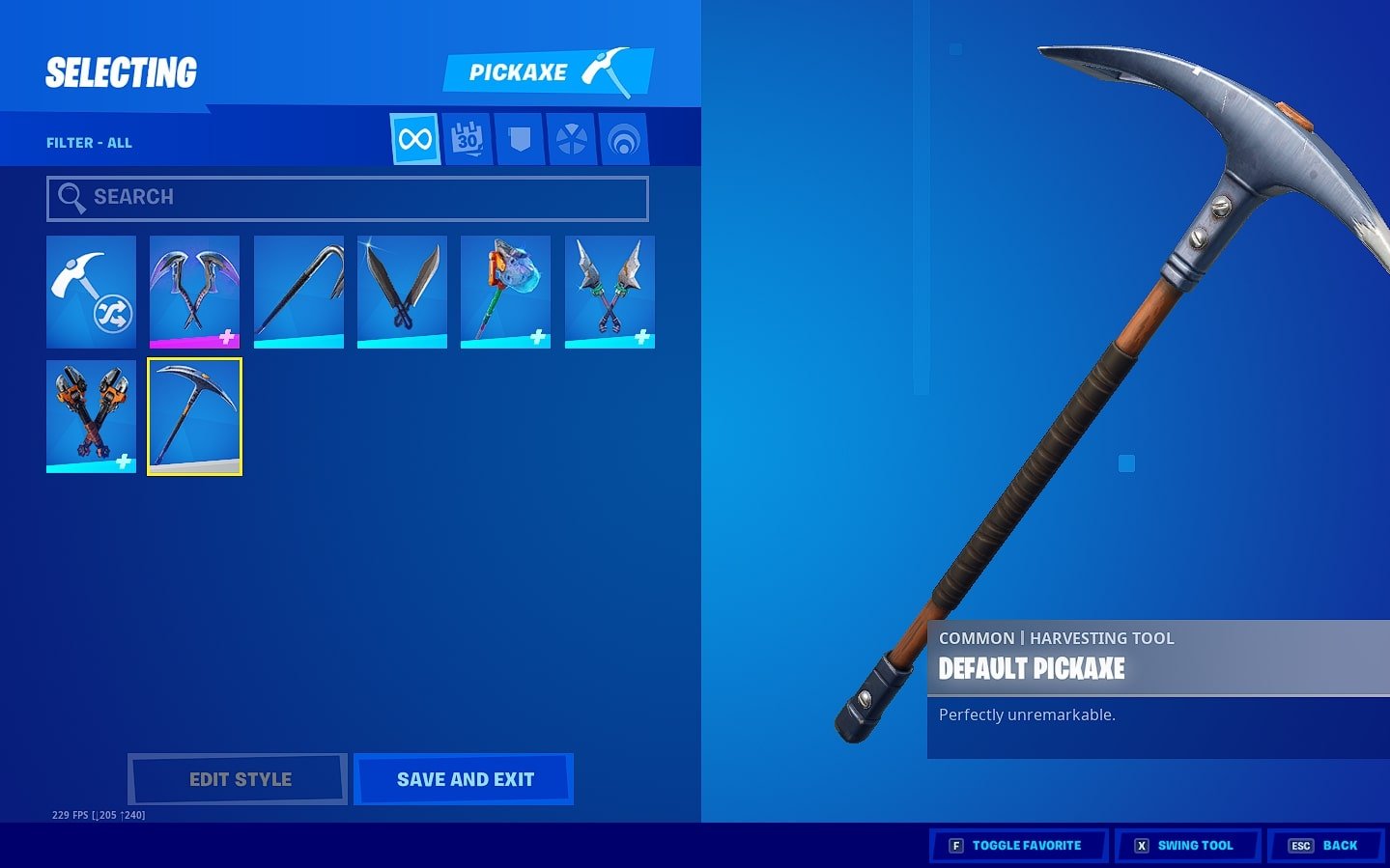This screenshot has height=868, width=1390.
Task: Open the FILTER - ALL selector
Action: pyautogui.click(x=89, y=142)
